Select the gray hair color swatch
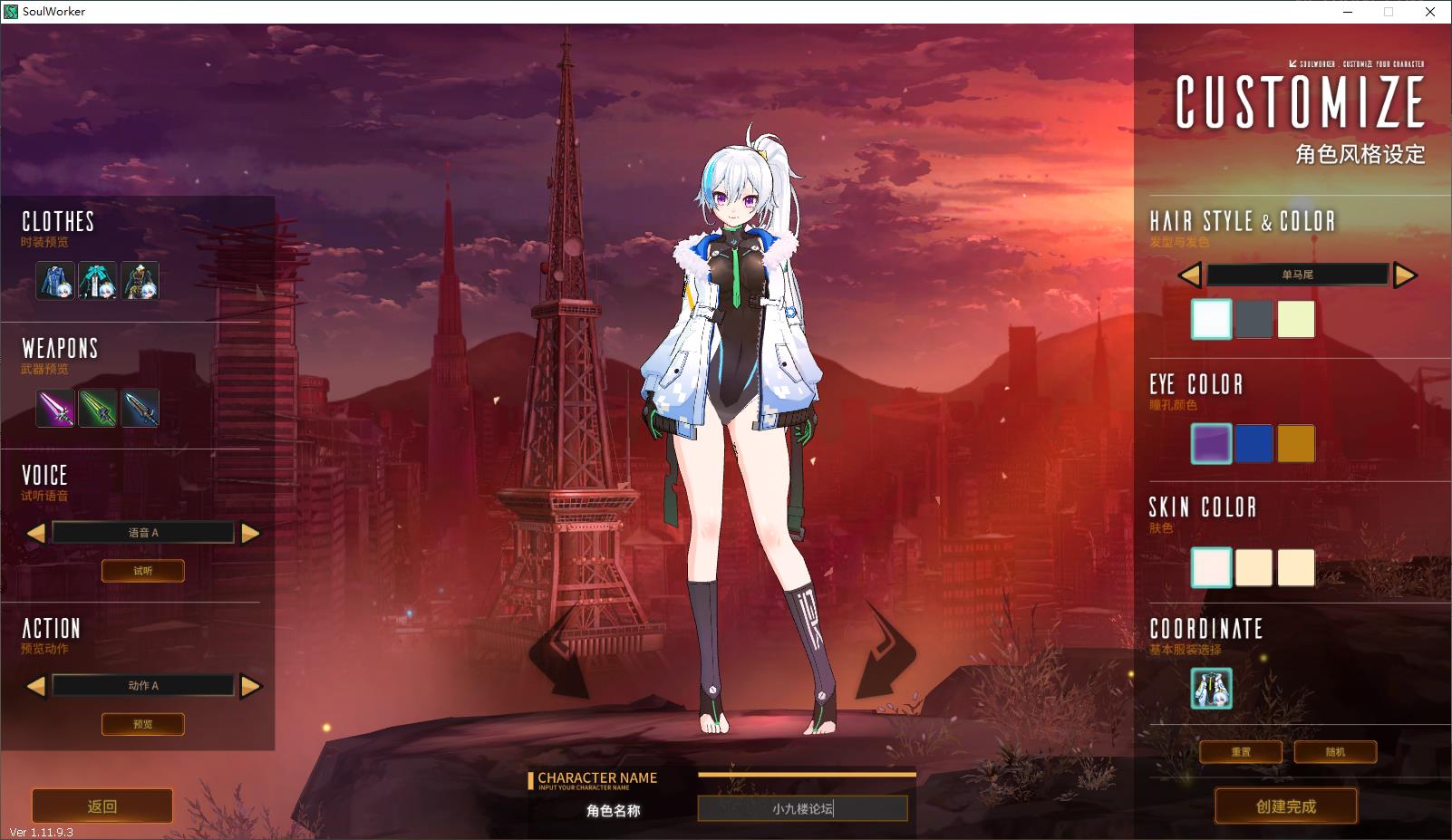This screenshot has height=840, width=1452. pos(1254,319)
